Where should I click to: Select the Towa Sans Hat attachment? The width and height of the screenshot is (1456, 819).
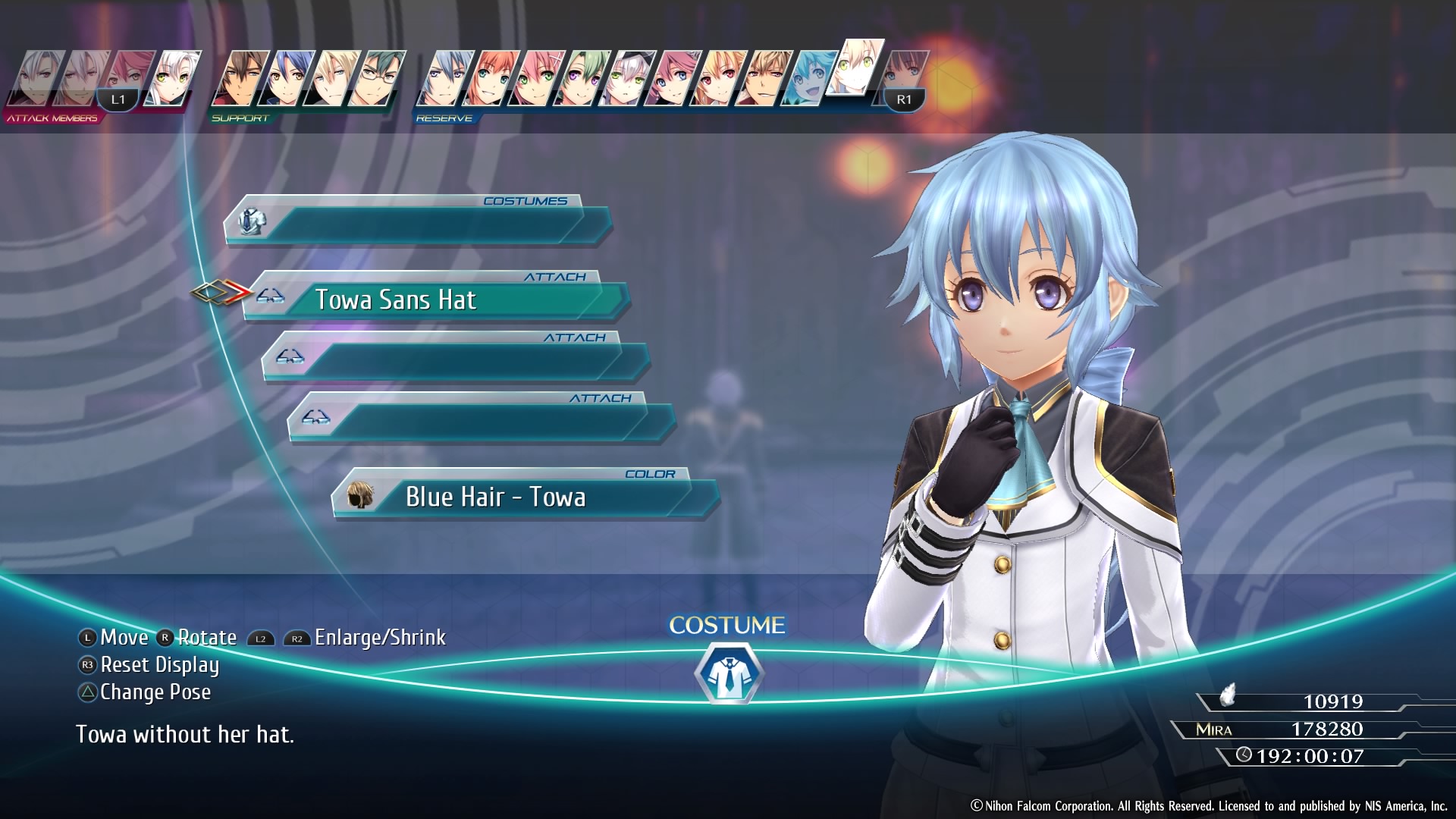[436, 300]
